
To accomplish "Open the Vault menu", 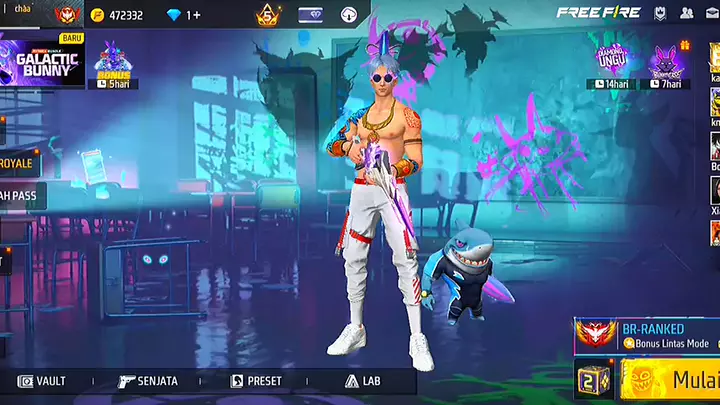I will (42, 381).
